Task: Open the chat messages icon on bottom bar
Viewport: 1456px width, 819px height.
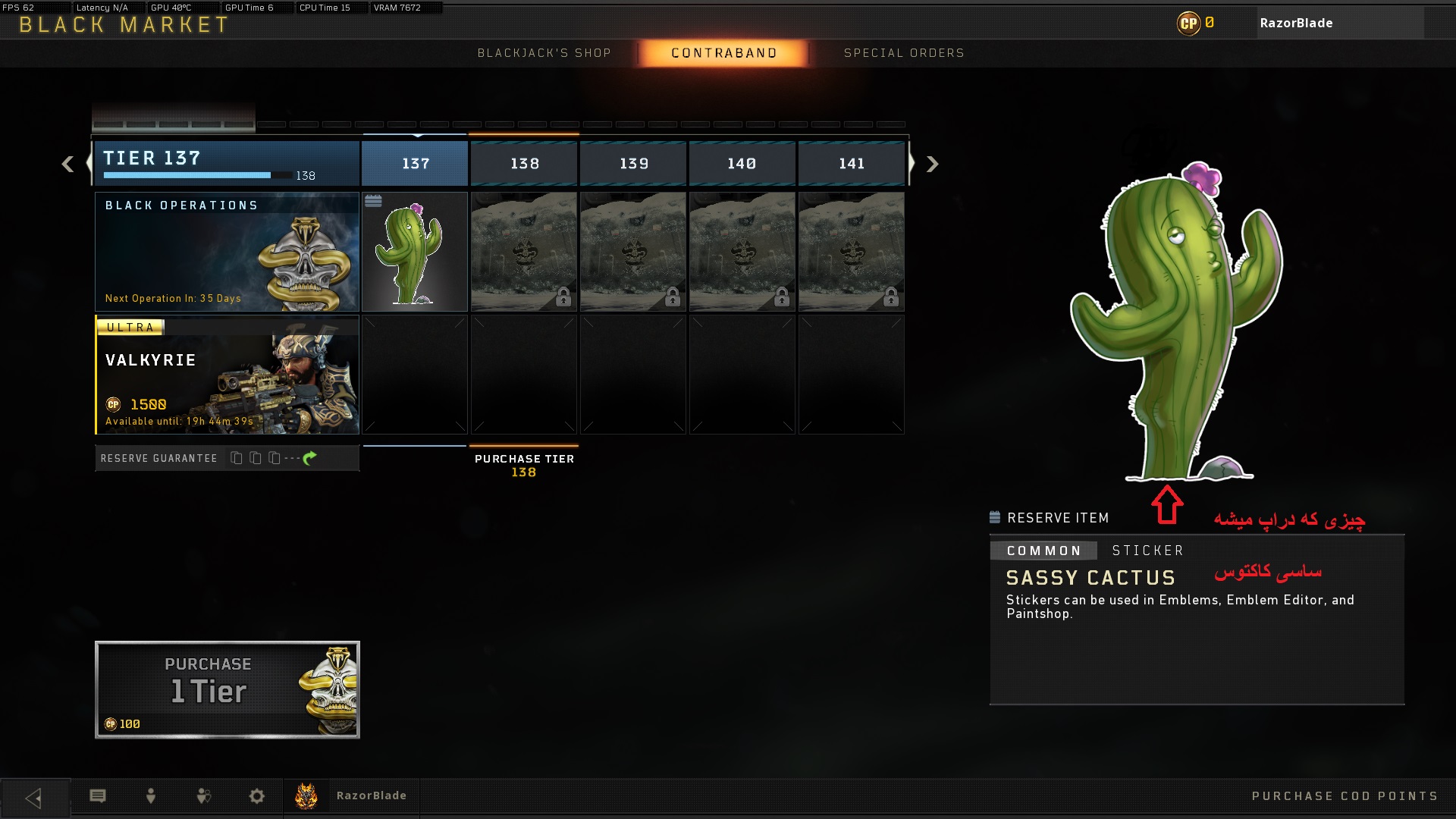Action: 99,796
